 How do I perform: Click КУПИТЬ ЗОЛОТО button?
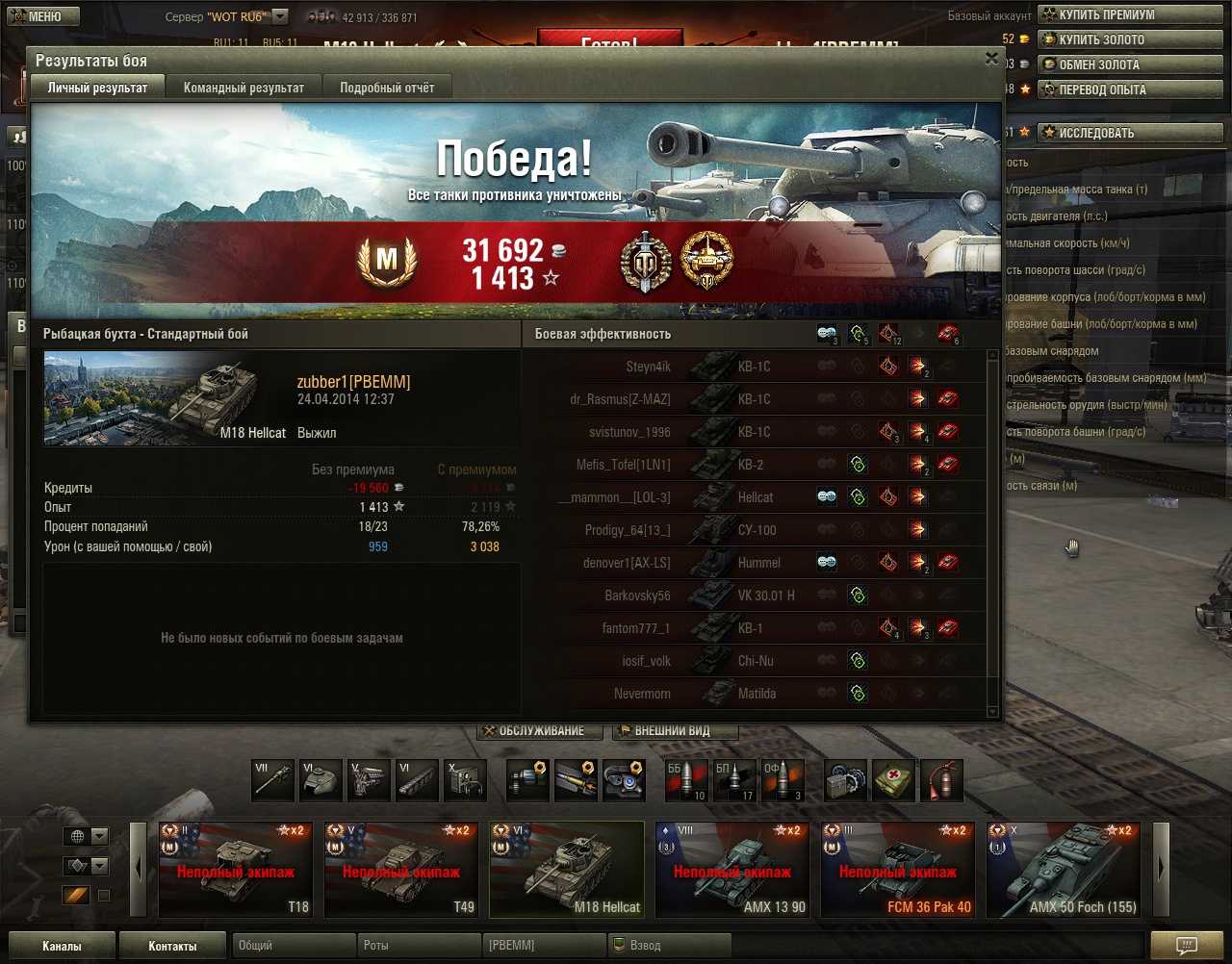pos(1101,39)
